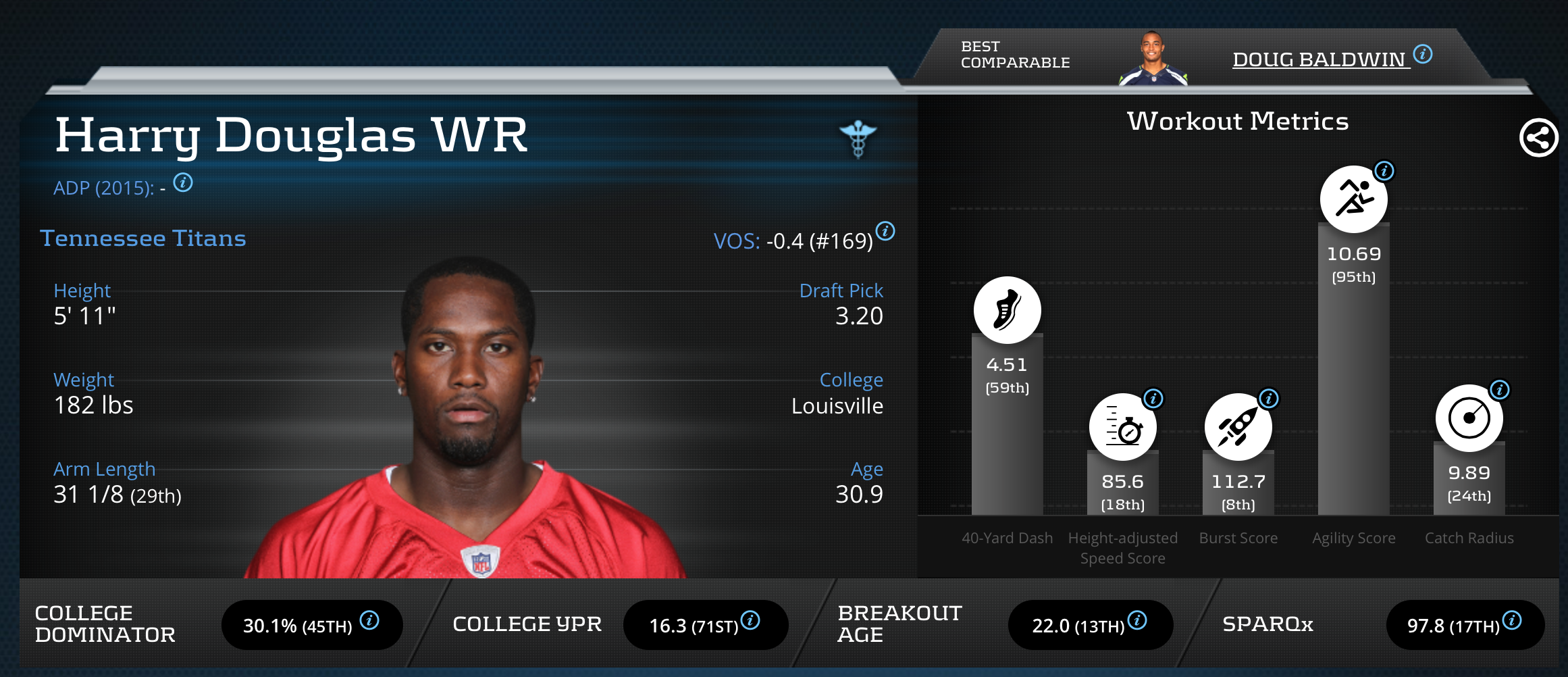
Task: Show info for the SPARQx score
Action: [1512, 620]
